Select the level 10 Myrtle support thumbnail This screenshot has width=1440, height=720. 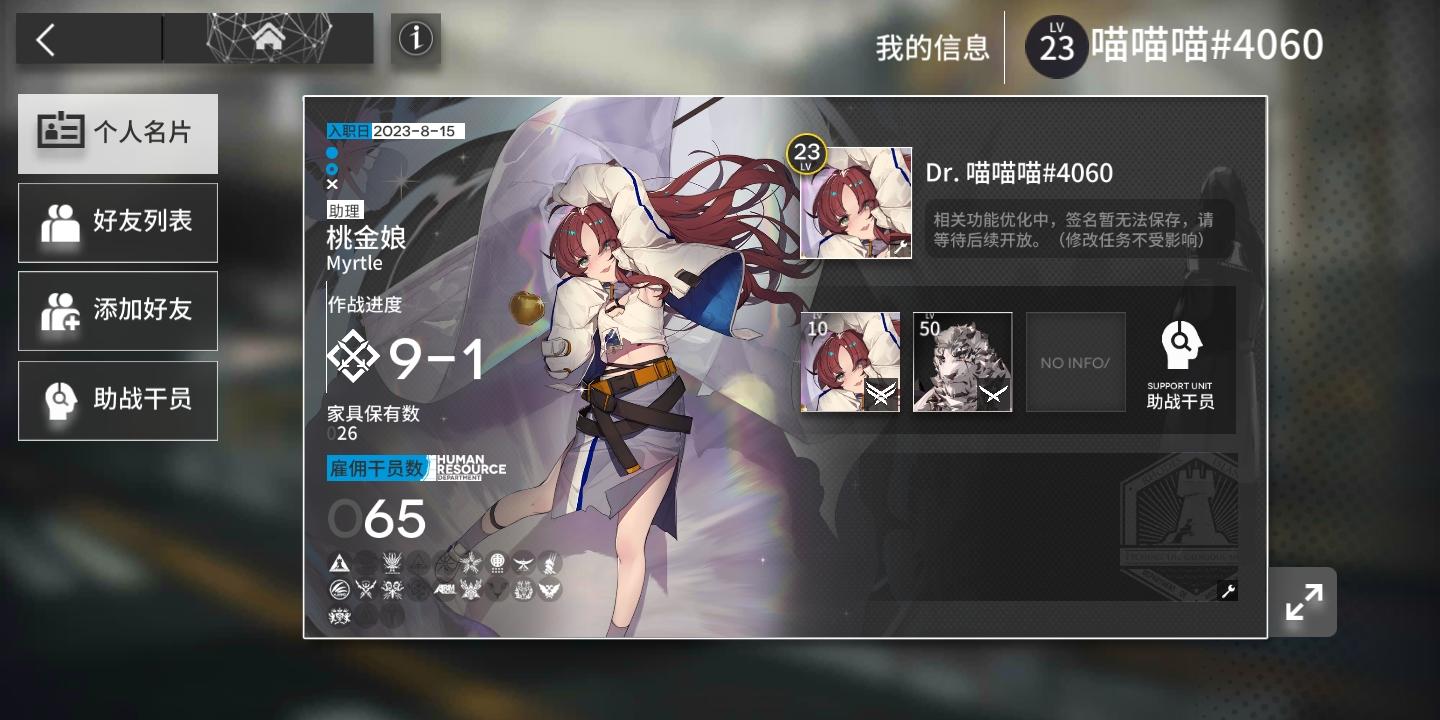(x=849, y=361)
